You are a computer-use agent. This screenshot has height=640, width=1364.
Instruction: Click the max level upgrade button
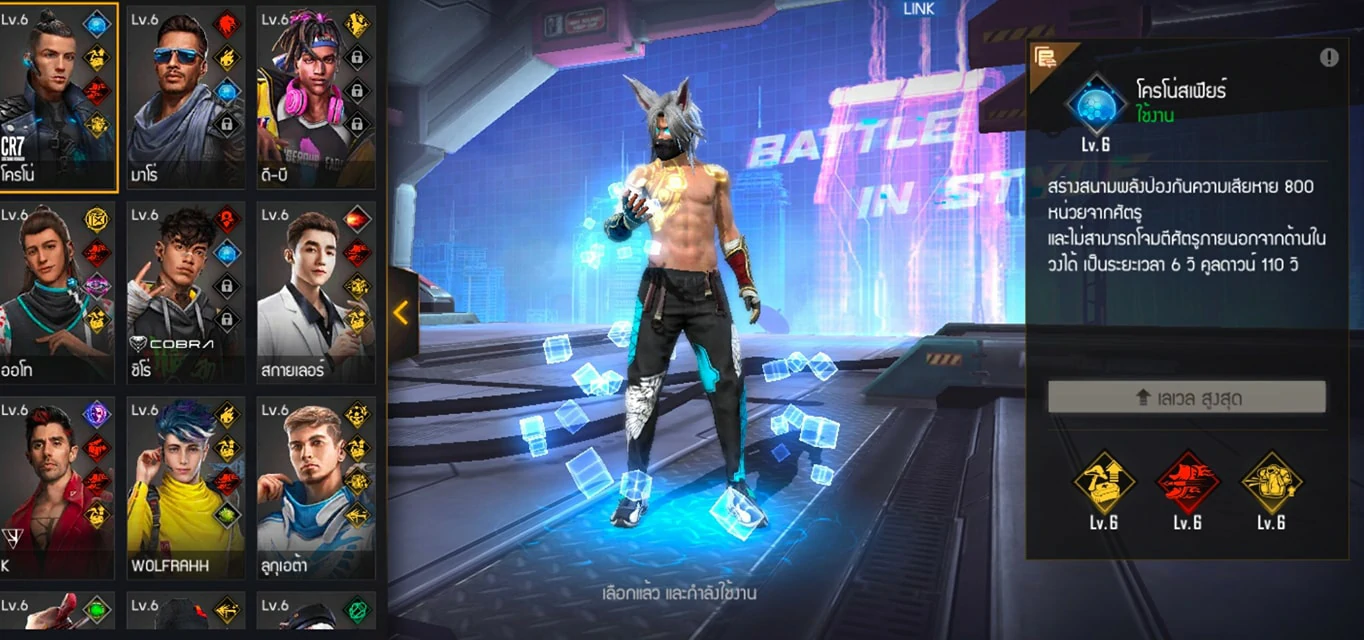pyautogui.click(x=1186, y=397)
